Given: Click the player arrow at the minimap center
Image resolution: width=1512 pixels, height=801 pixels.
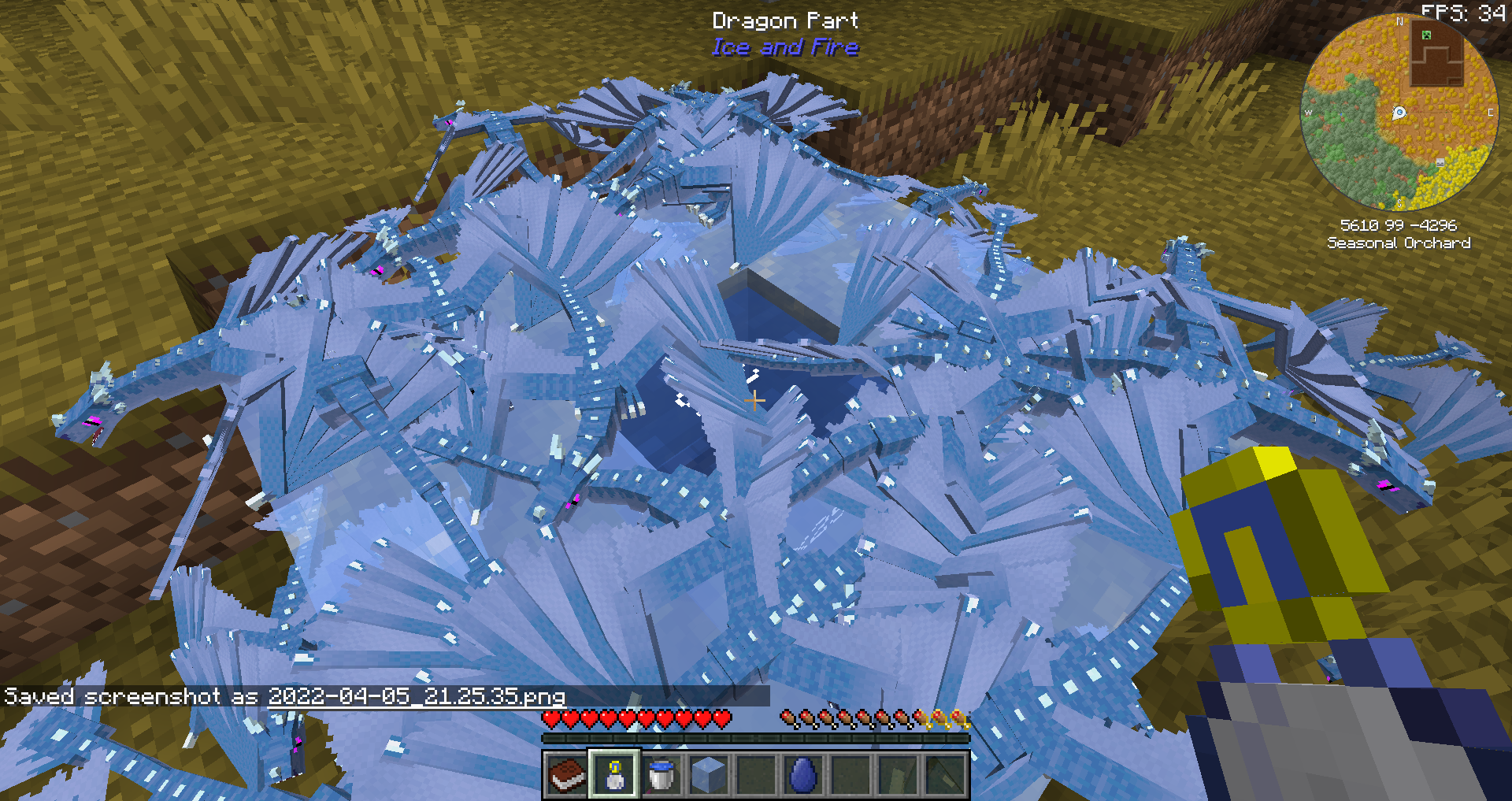Looking at the screenshot, I should coord(1399,112).
